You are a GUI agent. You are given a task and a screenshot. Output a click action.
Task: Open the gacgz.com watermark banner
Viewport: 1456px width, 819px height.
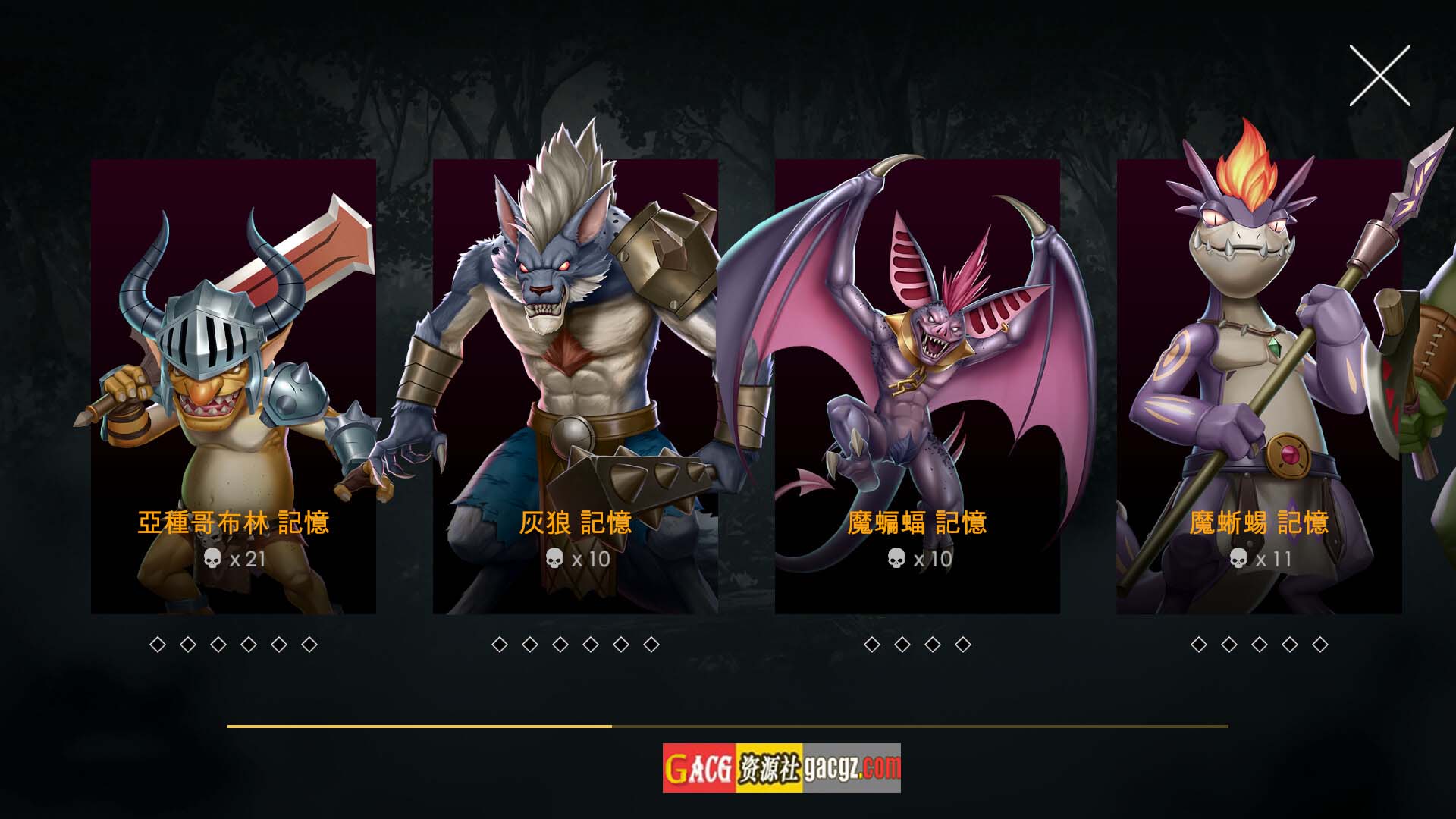[781, 768]
